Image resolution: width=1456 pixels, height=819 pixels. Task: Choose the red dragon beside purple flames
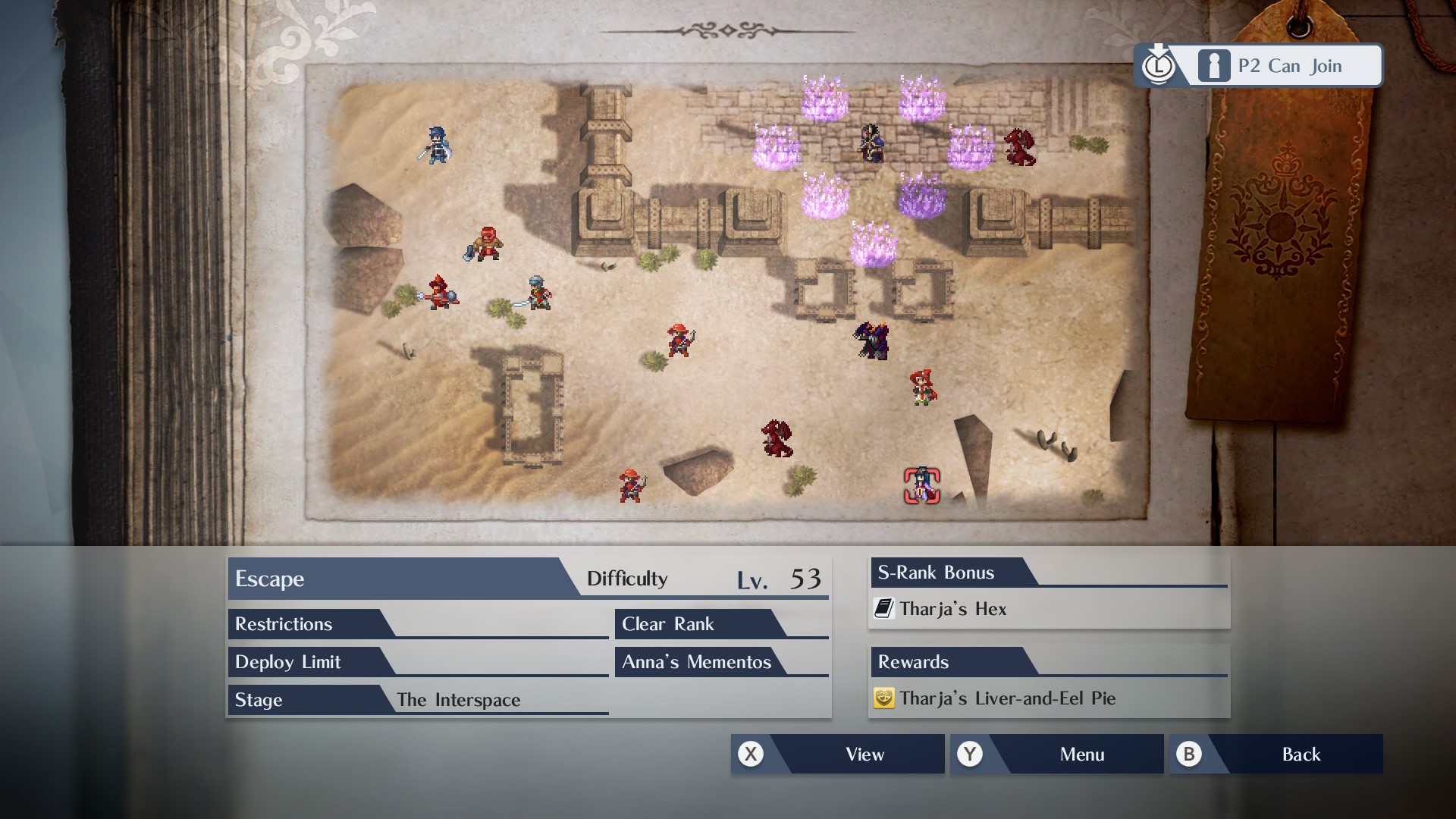coord(1019,147)
